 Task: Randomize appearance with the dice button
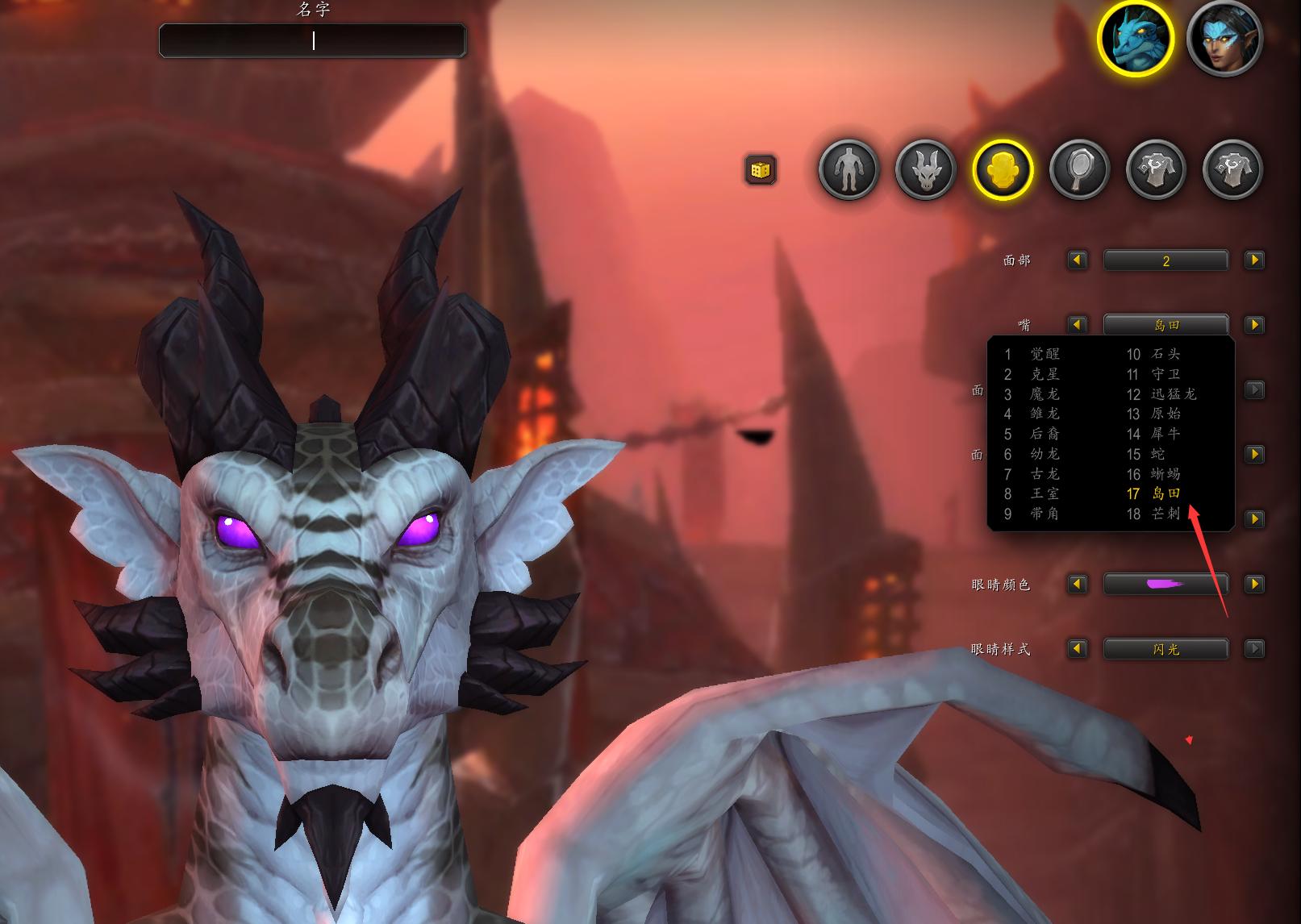point(760,170)
